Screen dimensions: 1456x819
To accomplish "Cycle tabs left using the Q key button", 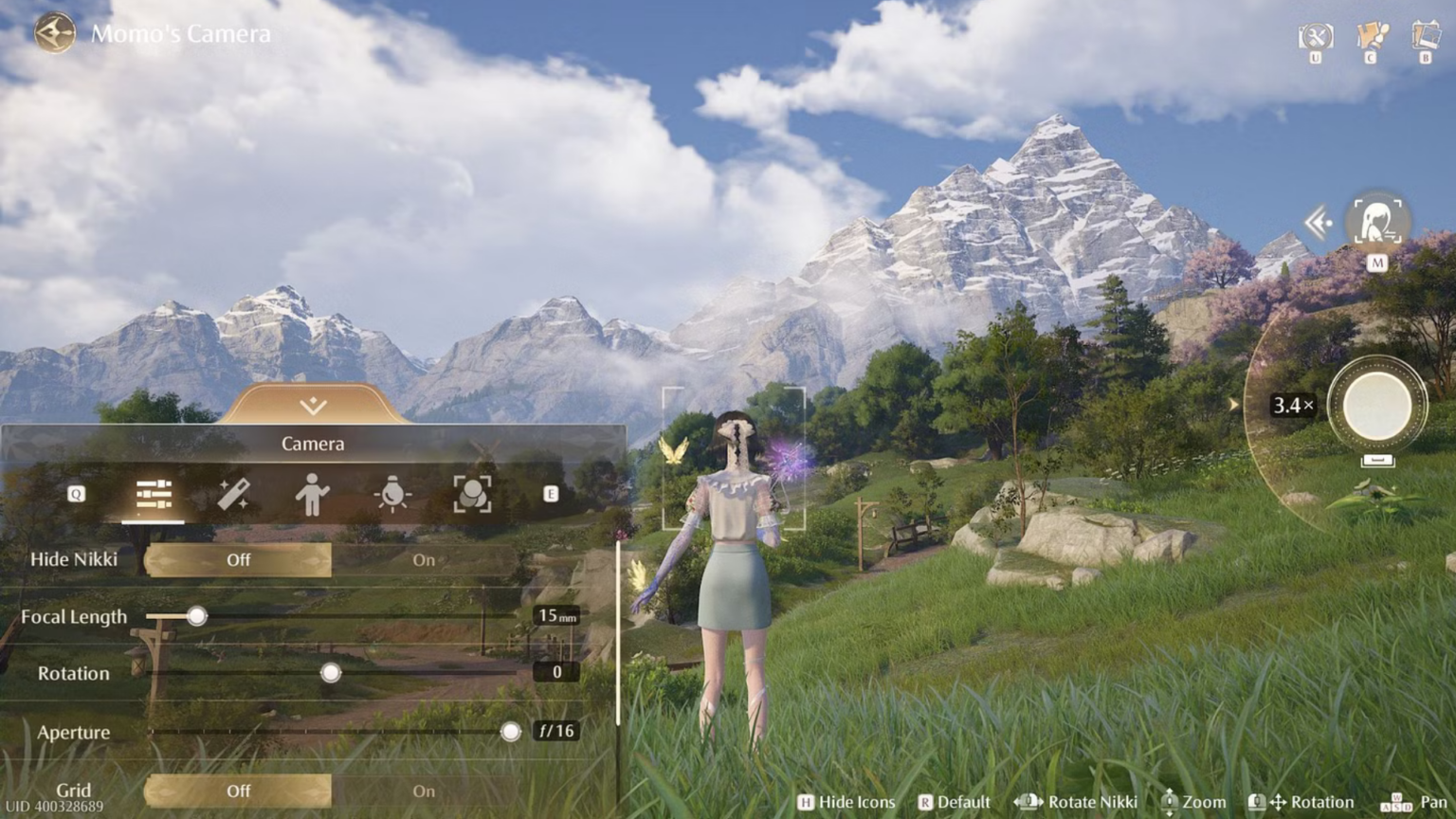I will click(x=74, y=493).
